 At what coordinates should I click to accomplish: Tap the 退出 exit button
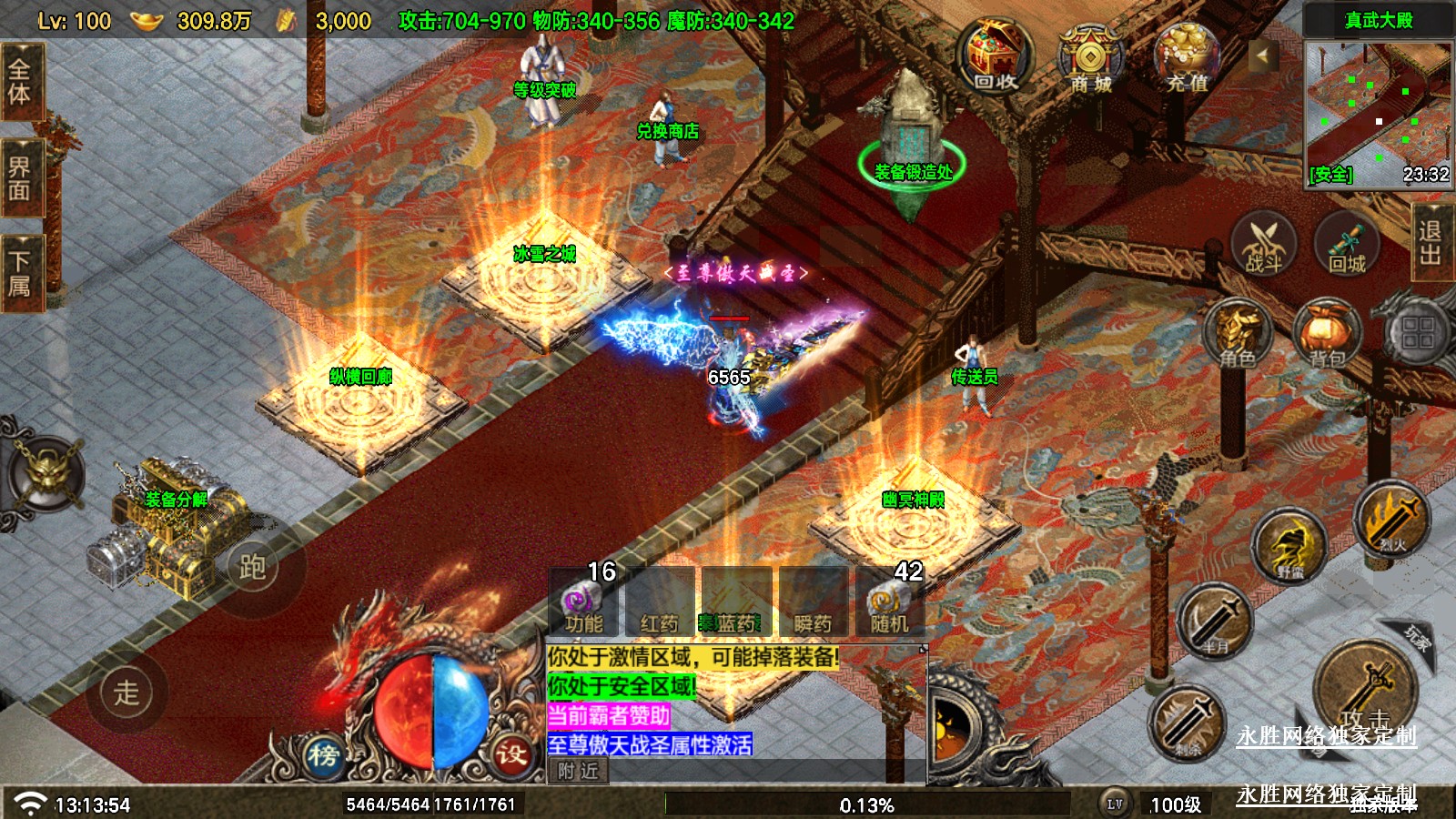coord(1430,242)
